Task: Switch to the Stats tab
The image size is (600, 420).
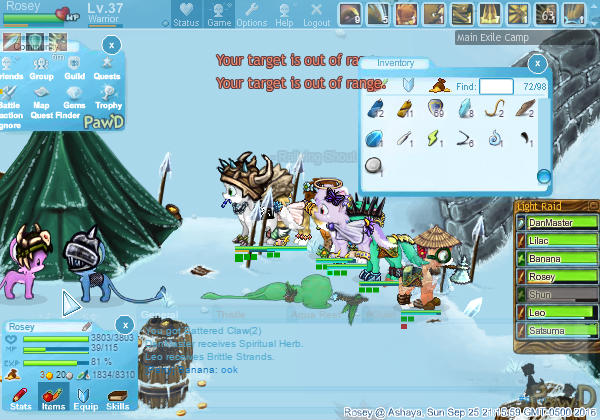Action: pyautogui.click(x=21, y=397)
